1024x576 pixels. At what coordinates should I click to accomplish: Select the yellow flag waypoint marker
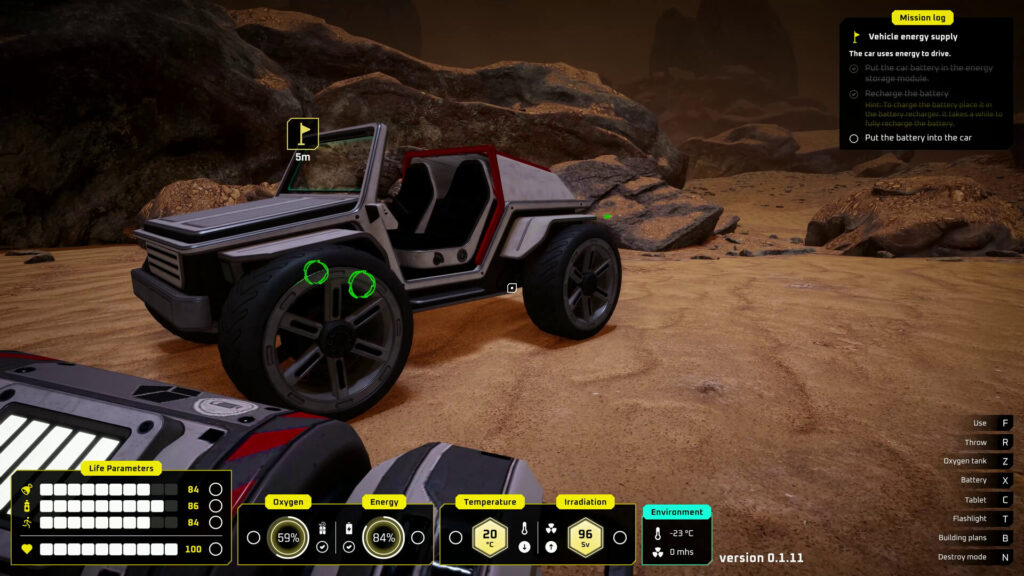point(303,133)
